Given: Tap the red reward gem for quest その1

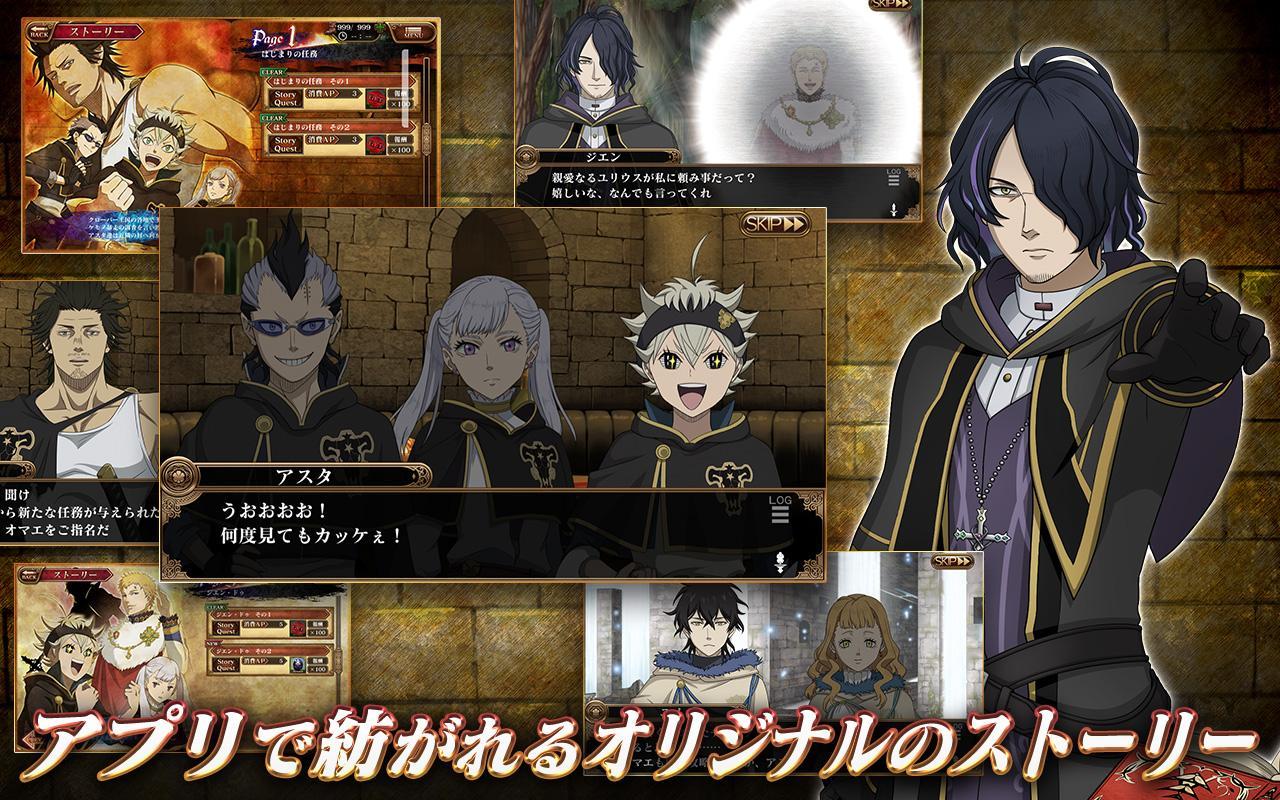Looking at the screenshot, I should 376,99.
